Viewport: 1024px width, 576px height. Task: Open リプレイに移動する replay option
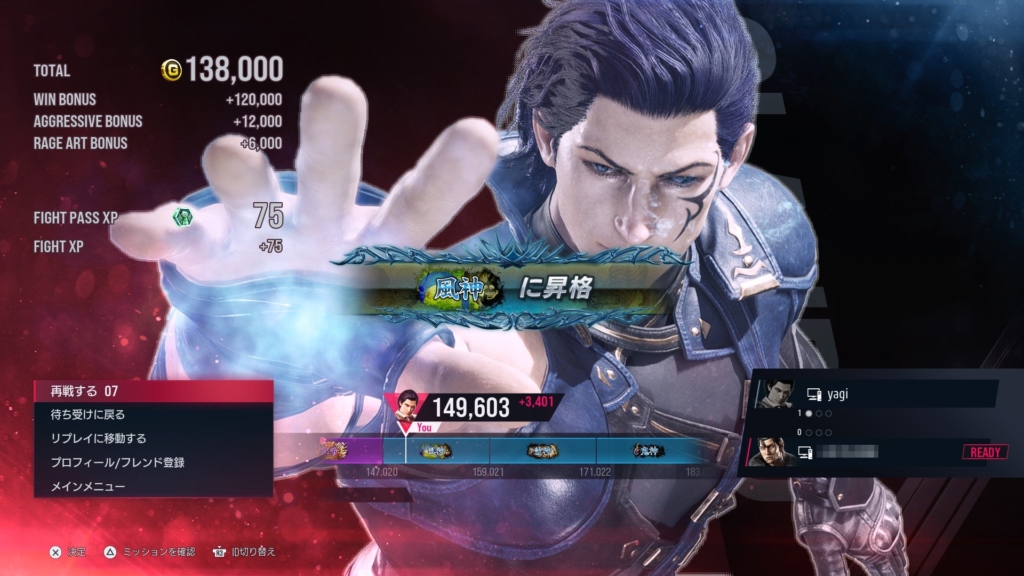[x=152, y=438]
